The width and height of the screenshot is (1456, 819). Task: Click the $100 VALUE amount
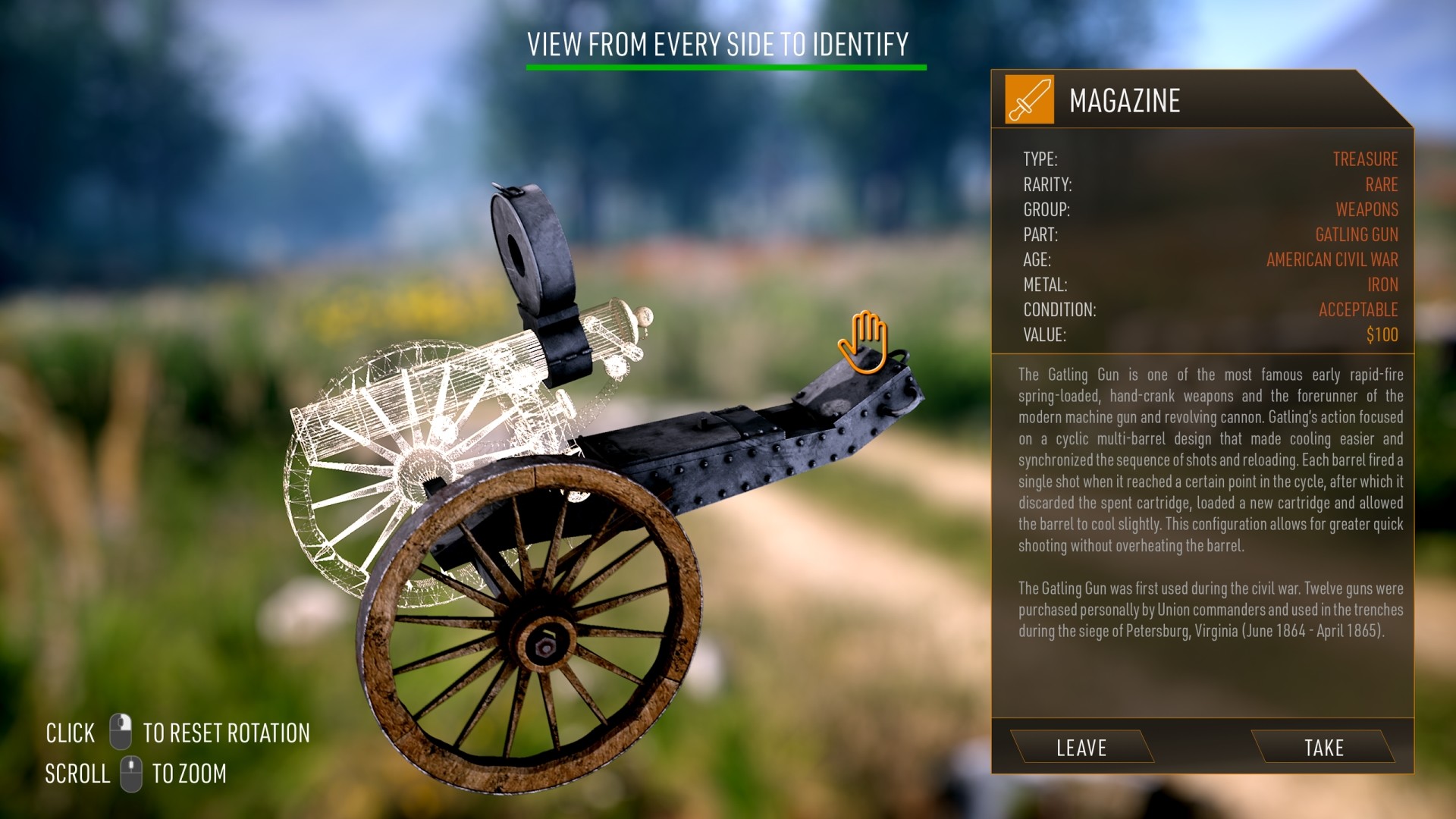coord(1382,334)
